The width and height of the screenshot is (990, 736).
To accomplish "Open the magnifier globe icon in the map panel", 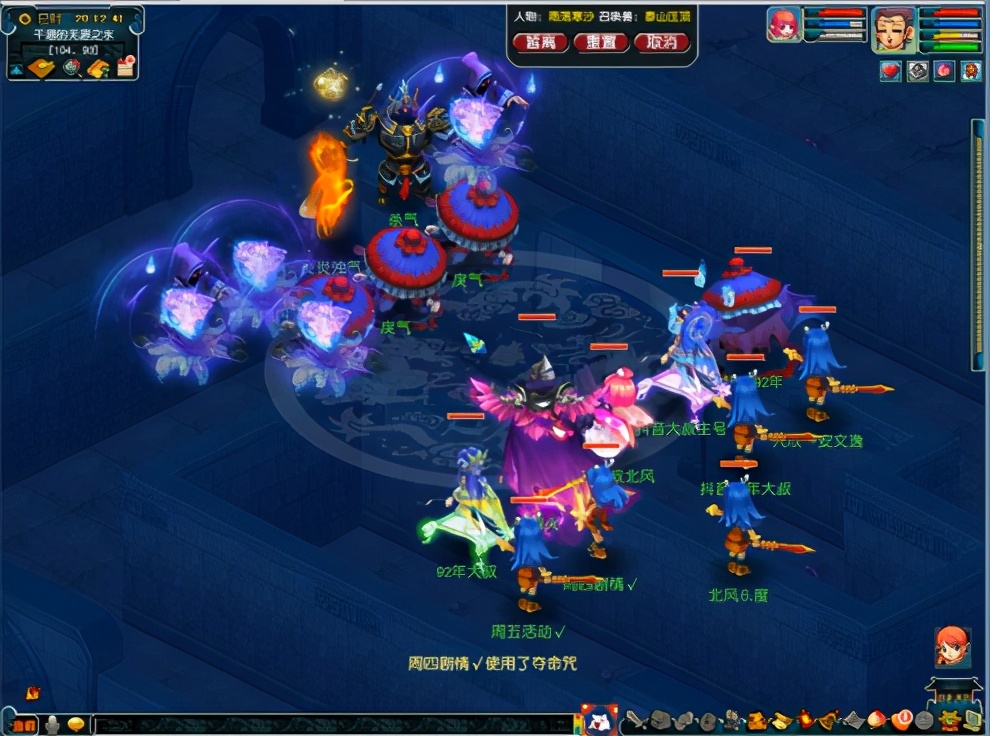I will coord(71,68).
